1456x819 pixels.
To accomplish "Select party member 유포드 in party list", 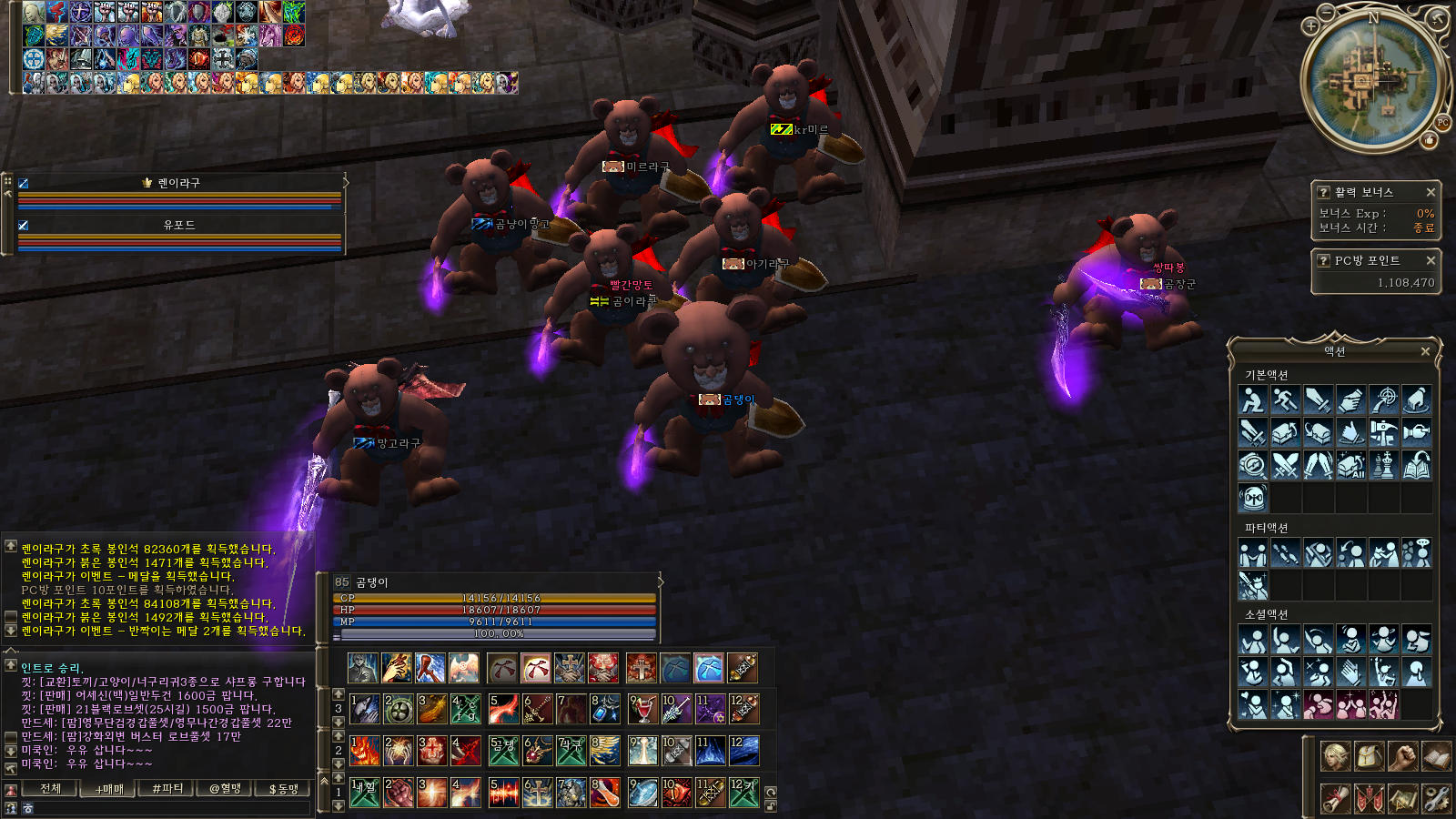I will (178, 225).
